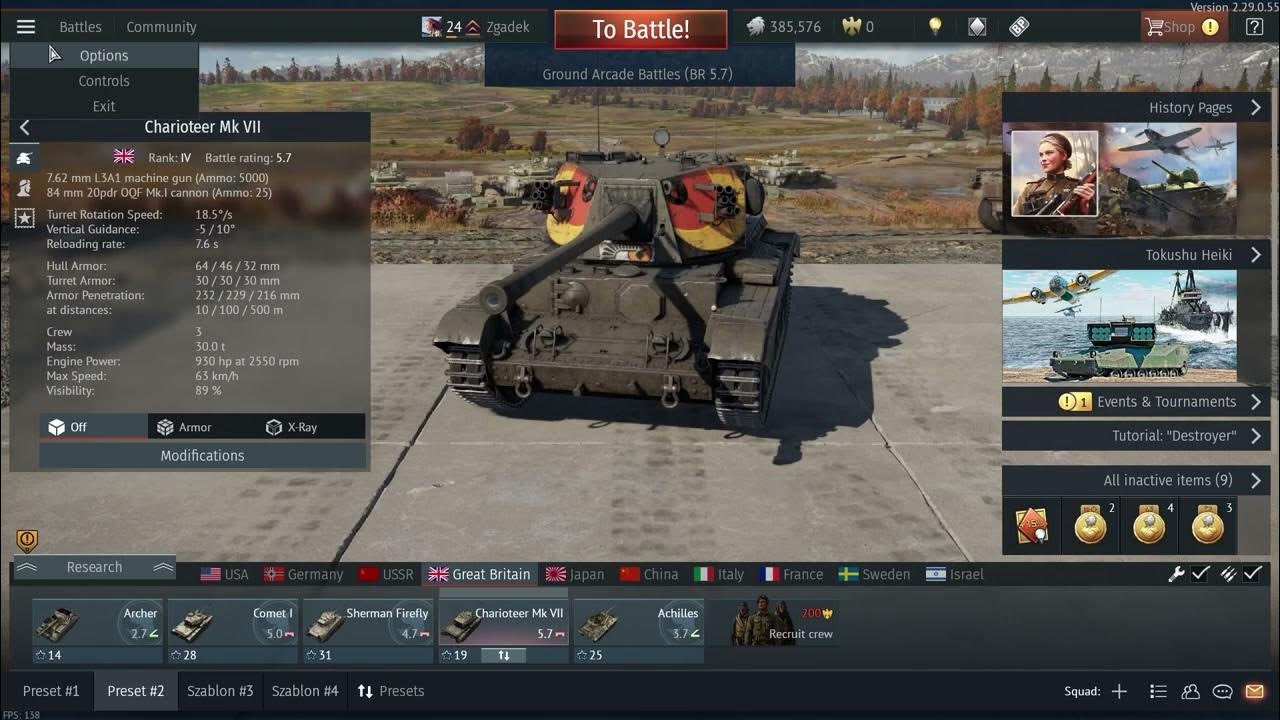Choose Controls from the dropdown menu

pyautogui.click(x=104, y=81)
